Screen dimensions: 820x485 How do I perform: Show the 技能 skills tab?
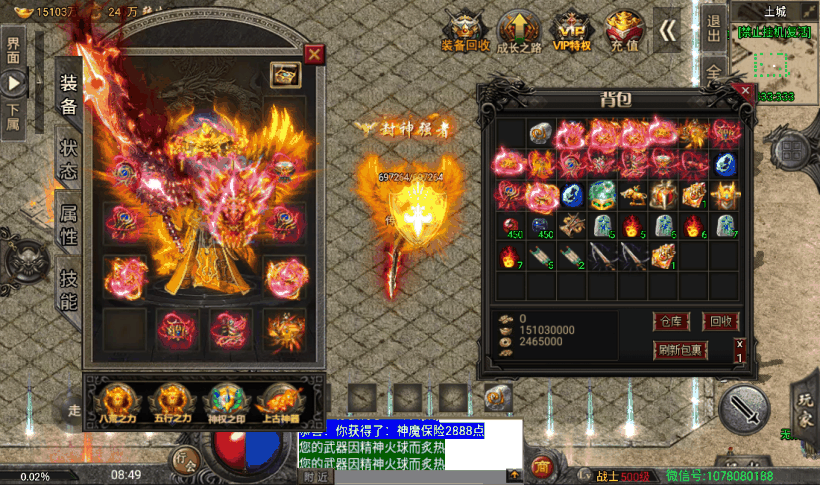(68, 289)
